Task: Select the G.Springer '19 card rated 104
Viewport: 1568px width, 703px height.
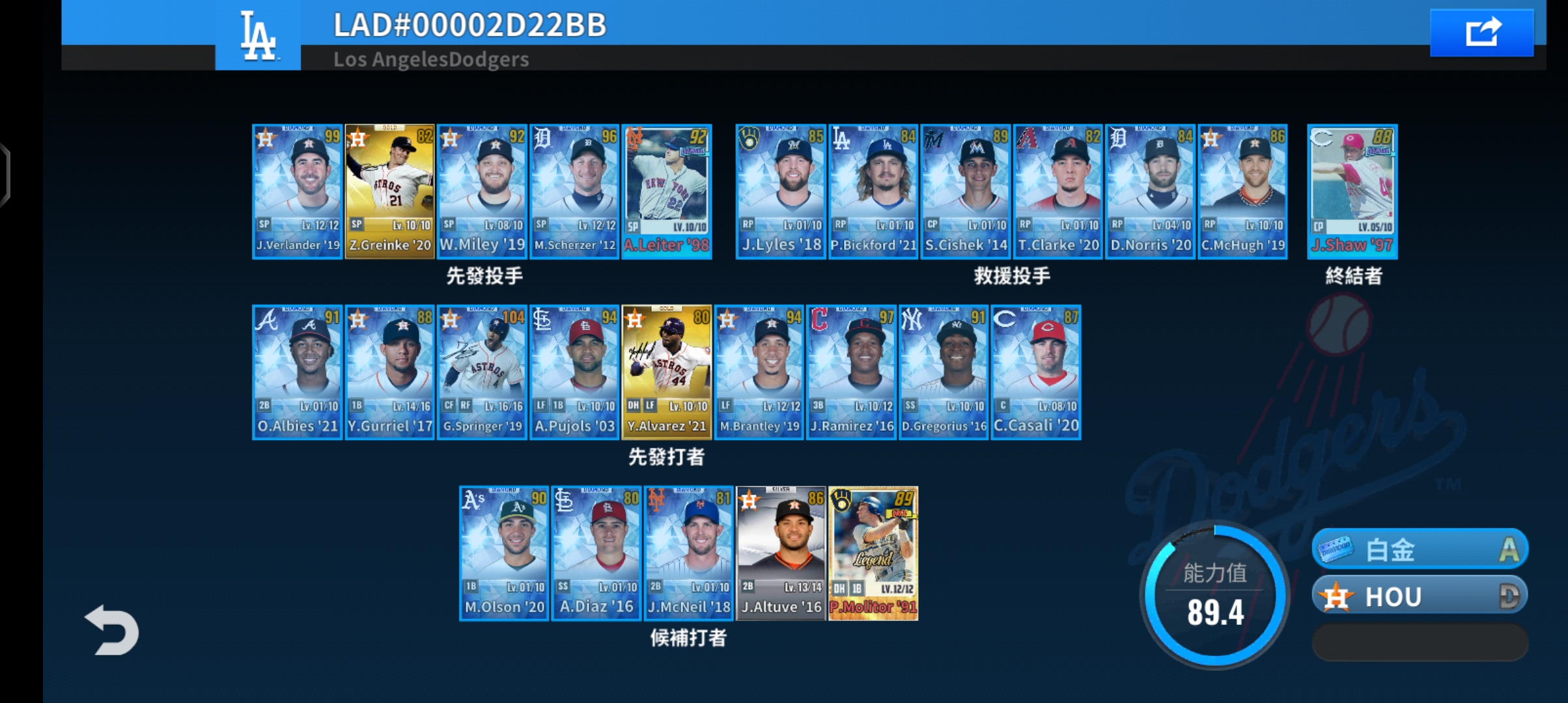Action: click(482, 372)
